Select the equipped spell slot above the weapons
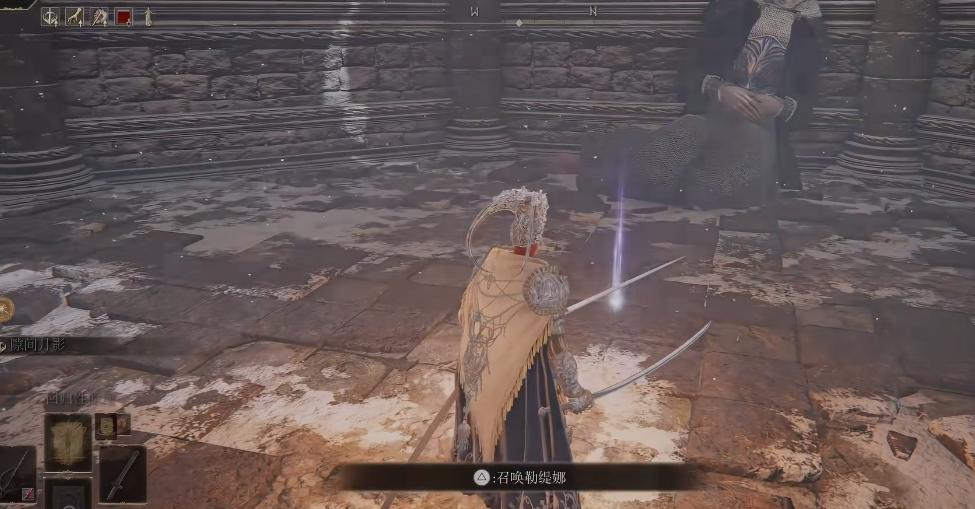 [67, 442]
